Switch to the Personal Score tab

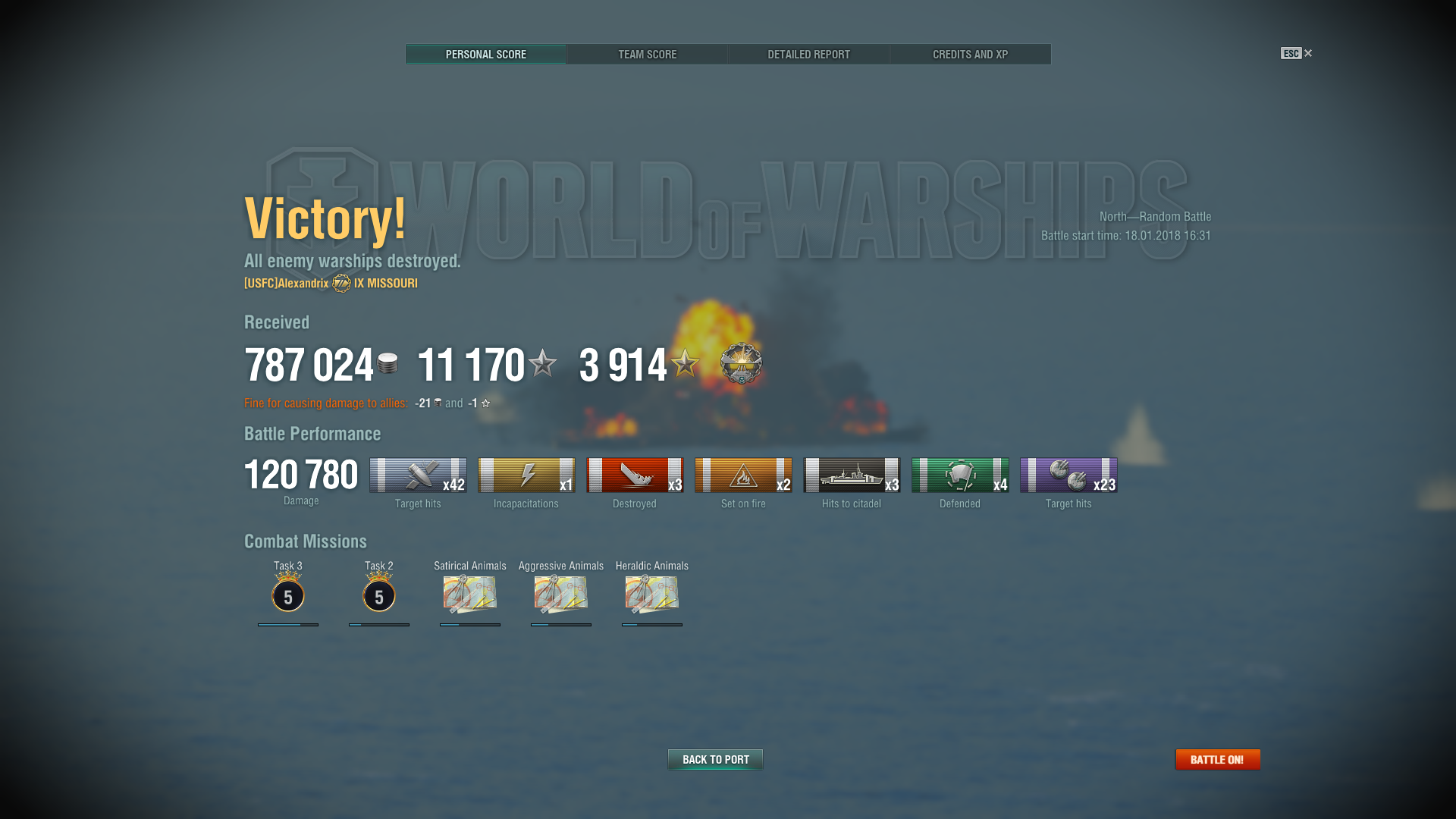(485, 55)
